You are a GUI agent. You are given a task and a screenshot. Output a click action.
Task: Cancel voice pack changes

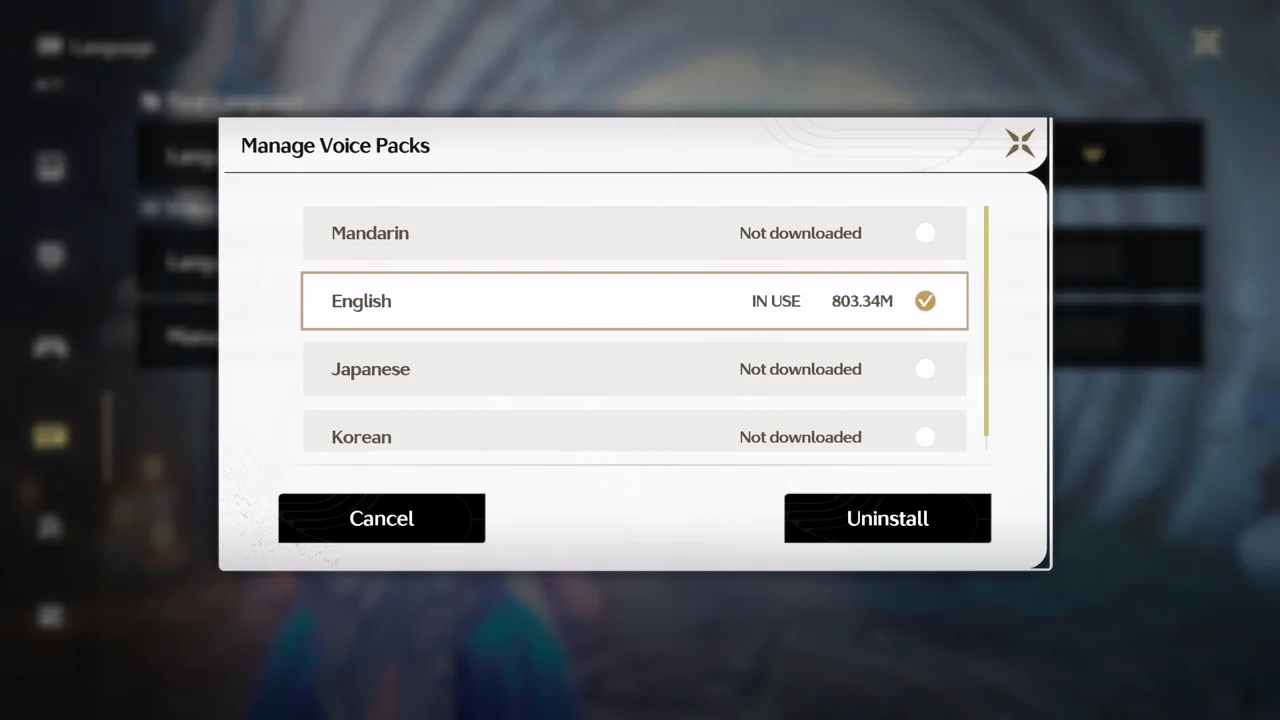click(x=381, y=518)
